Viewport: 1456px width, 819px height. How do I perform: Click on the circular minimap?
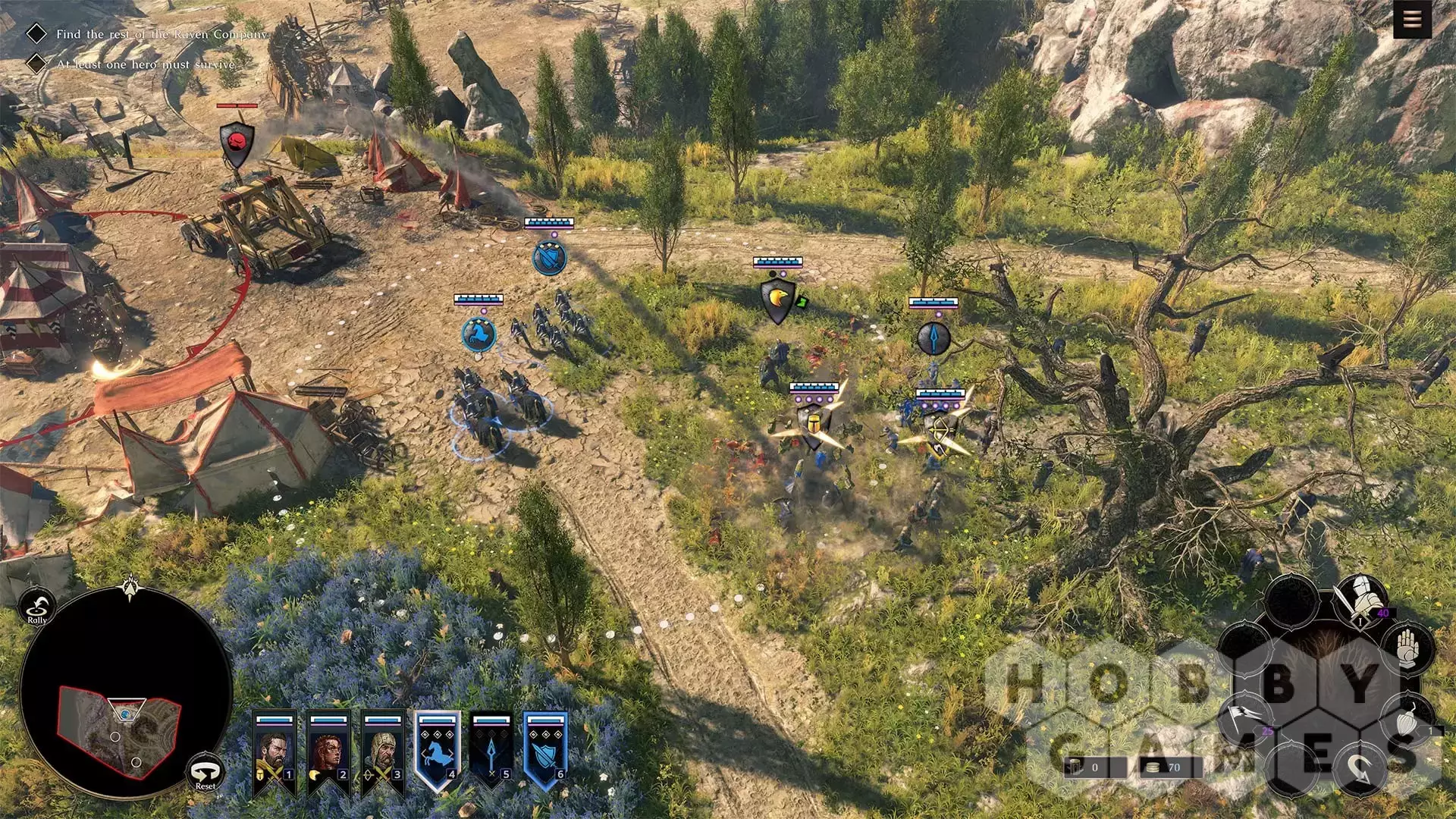coord(125,694)
